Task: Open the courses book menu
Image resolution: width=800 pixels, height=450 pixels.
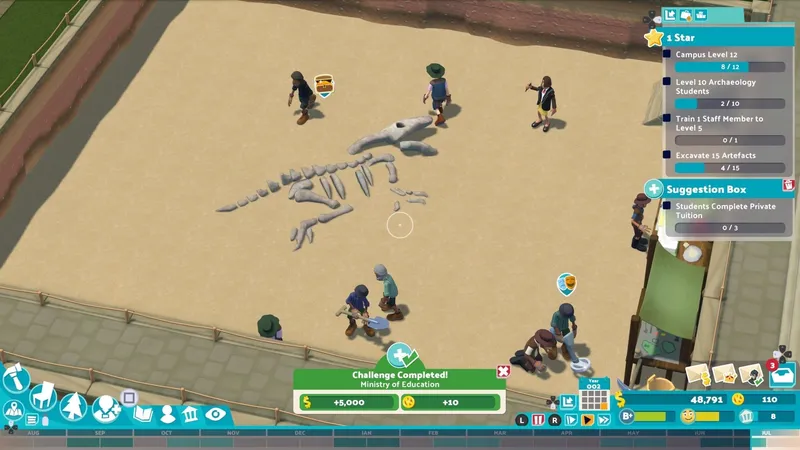Action: click(143, 413)
